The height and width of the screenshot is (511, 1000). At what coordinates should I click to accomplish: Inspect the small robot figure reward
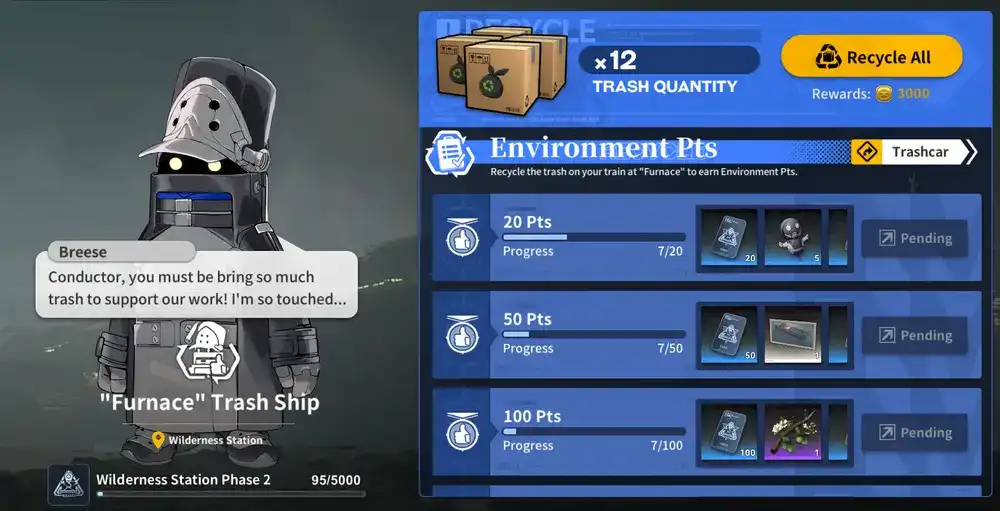pyautogui.click(x=793, y=238)
